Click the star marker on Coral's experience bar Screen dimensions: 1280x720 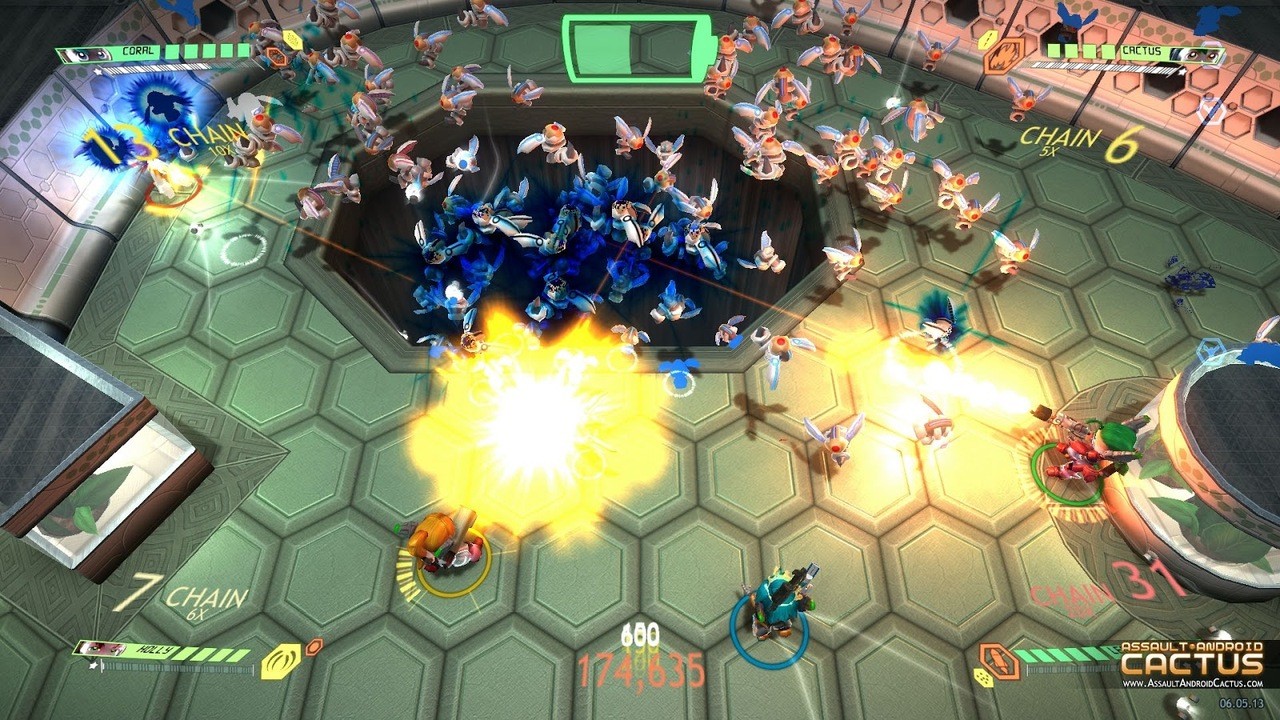coord(97,71)
